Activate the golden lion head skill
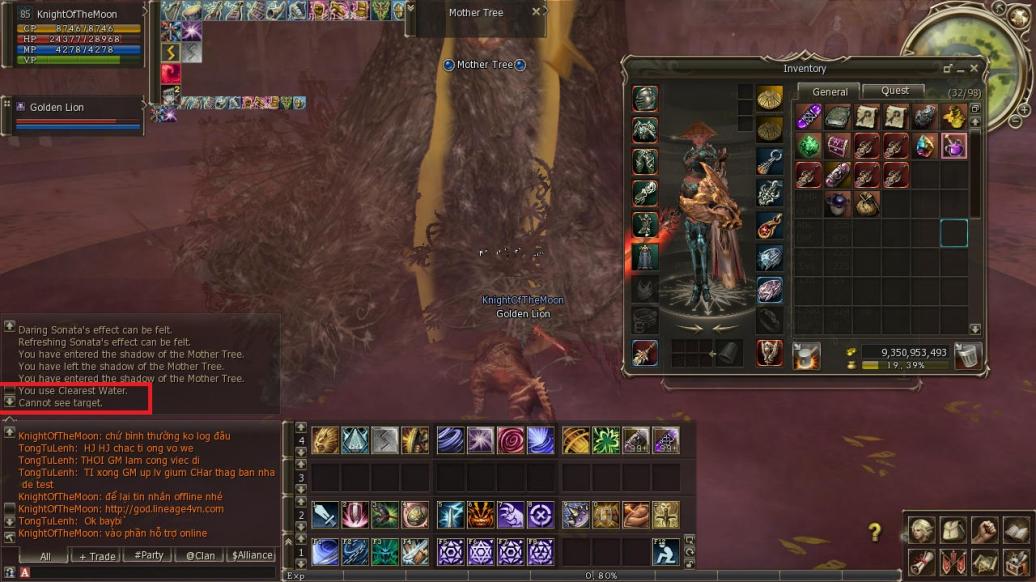 point(325,440)
